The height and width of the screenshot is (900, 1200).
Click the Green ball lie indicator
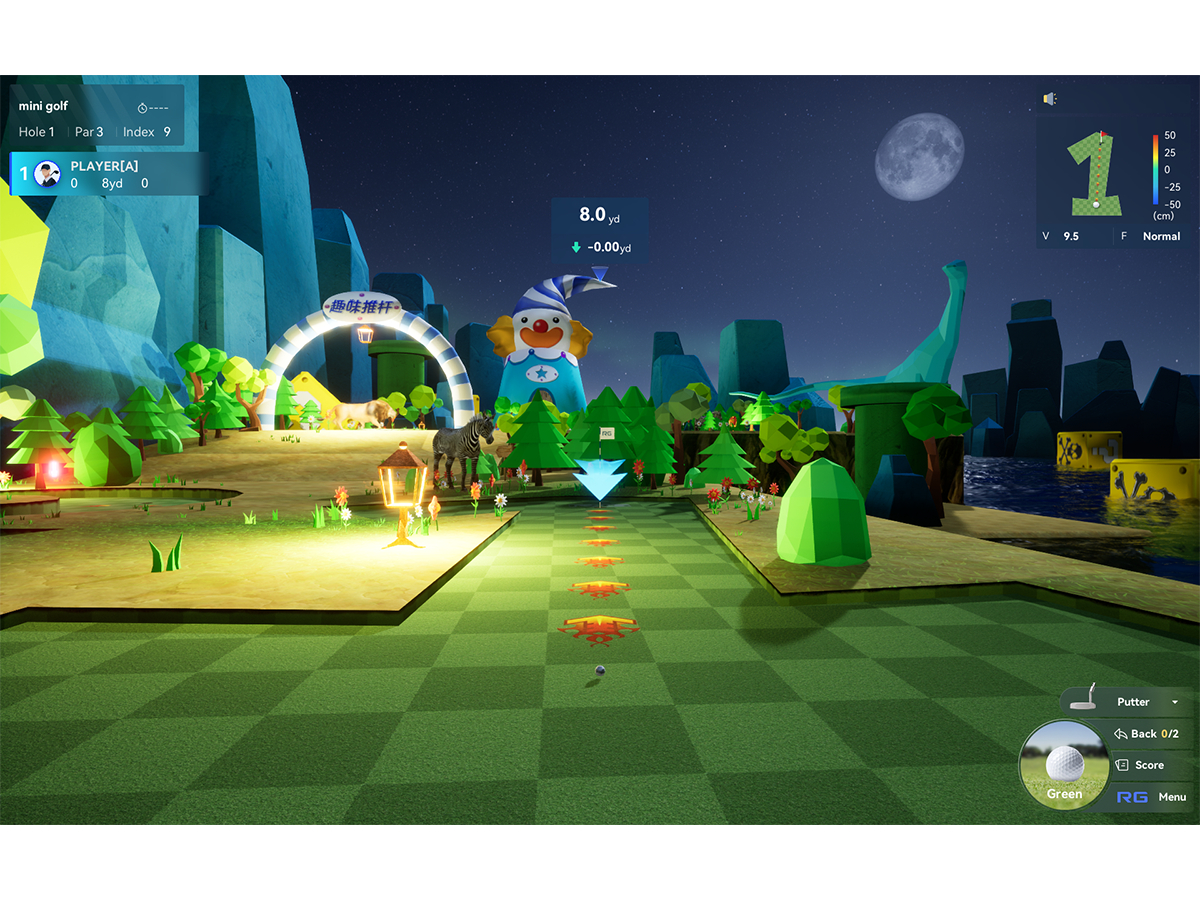point(1064,766)
